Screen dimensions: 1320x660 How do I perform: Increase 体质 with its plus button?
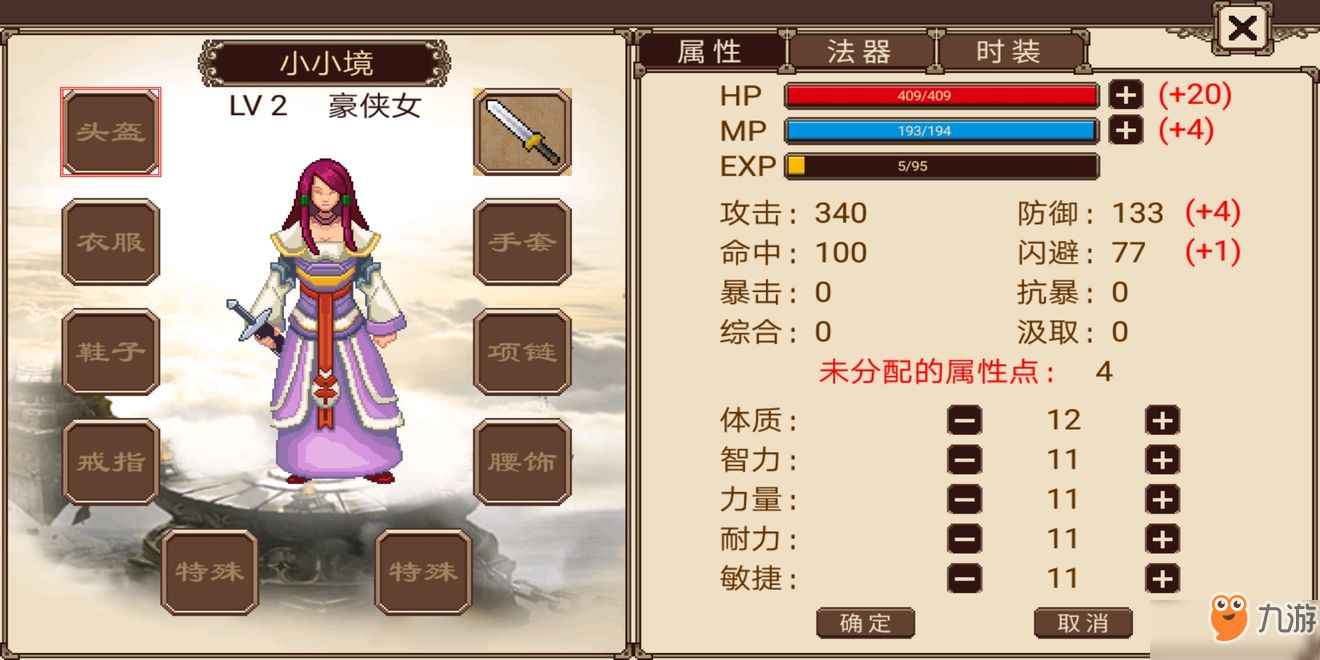coord(1162,421)
